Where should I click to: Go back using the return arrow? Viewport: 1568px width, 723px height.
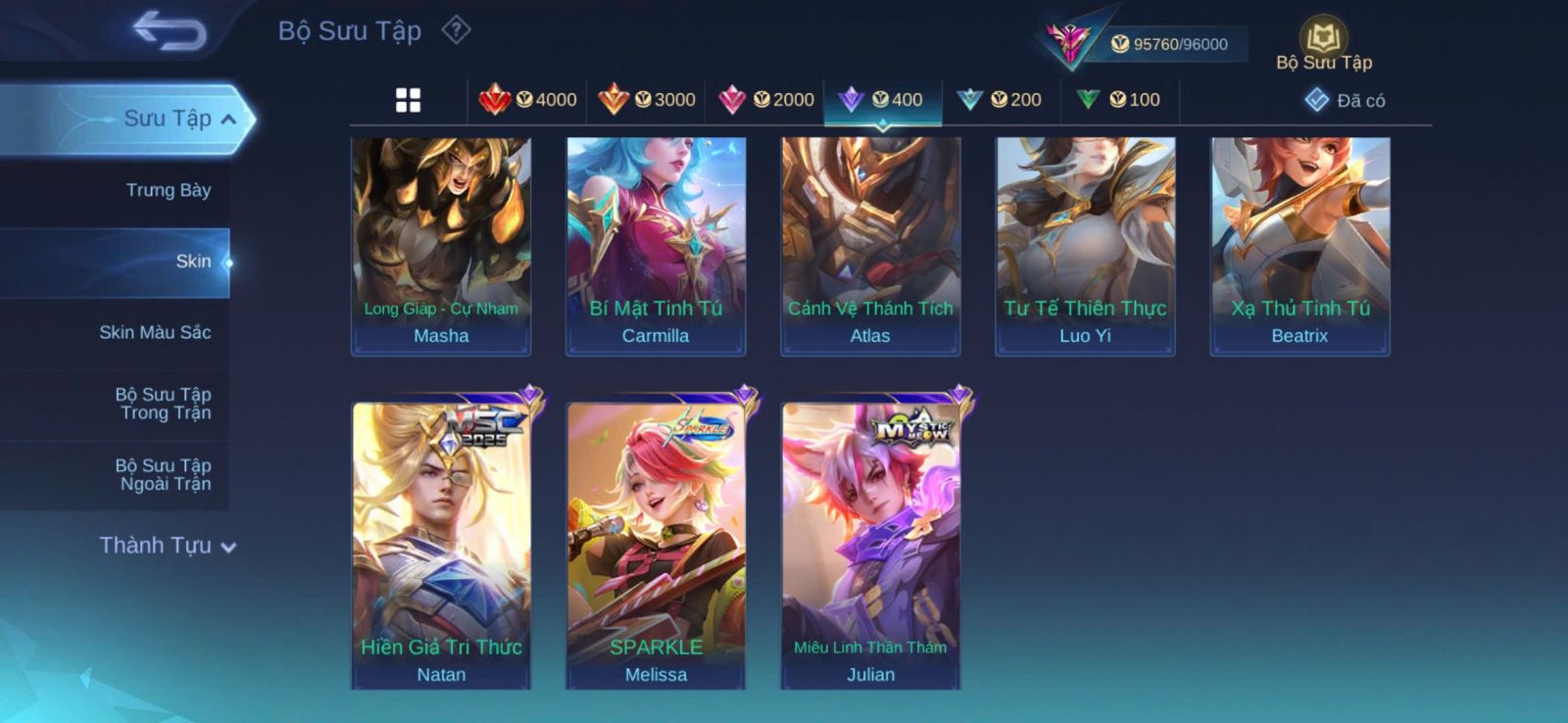170,30
